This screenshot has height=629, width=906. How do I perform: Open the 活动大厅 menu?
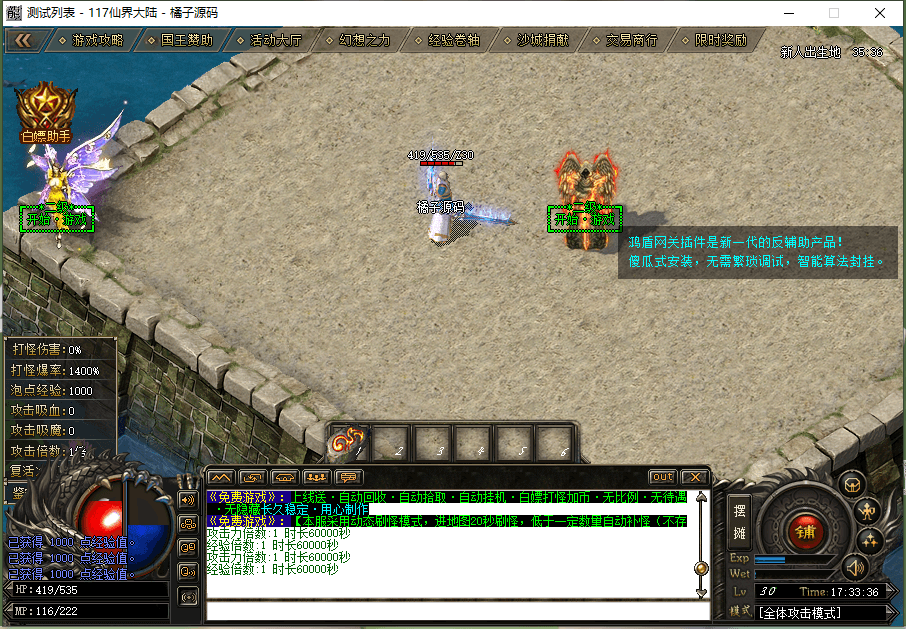[275, 41]
